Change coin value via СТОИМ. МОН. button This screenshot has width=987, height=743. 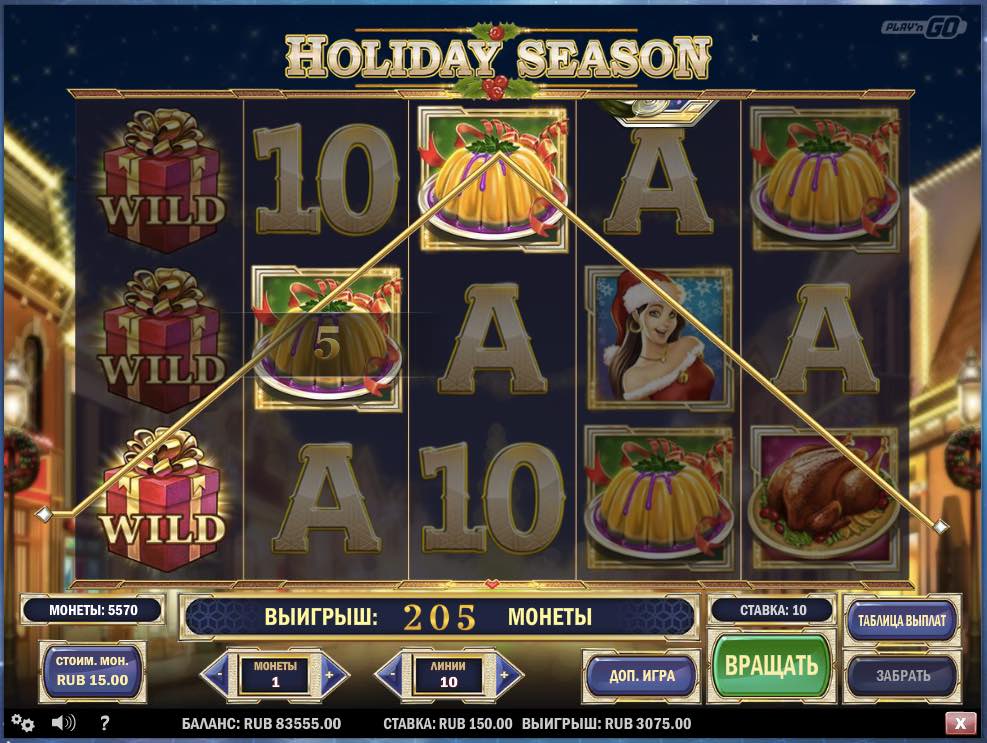click(x=91, y=672)
